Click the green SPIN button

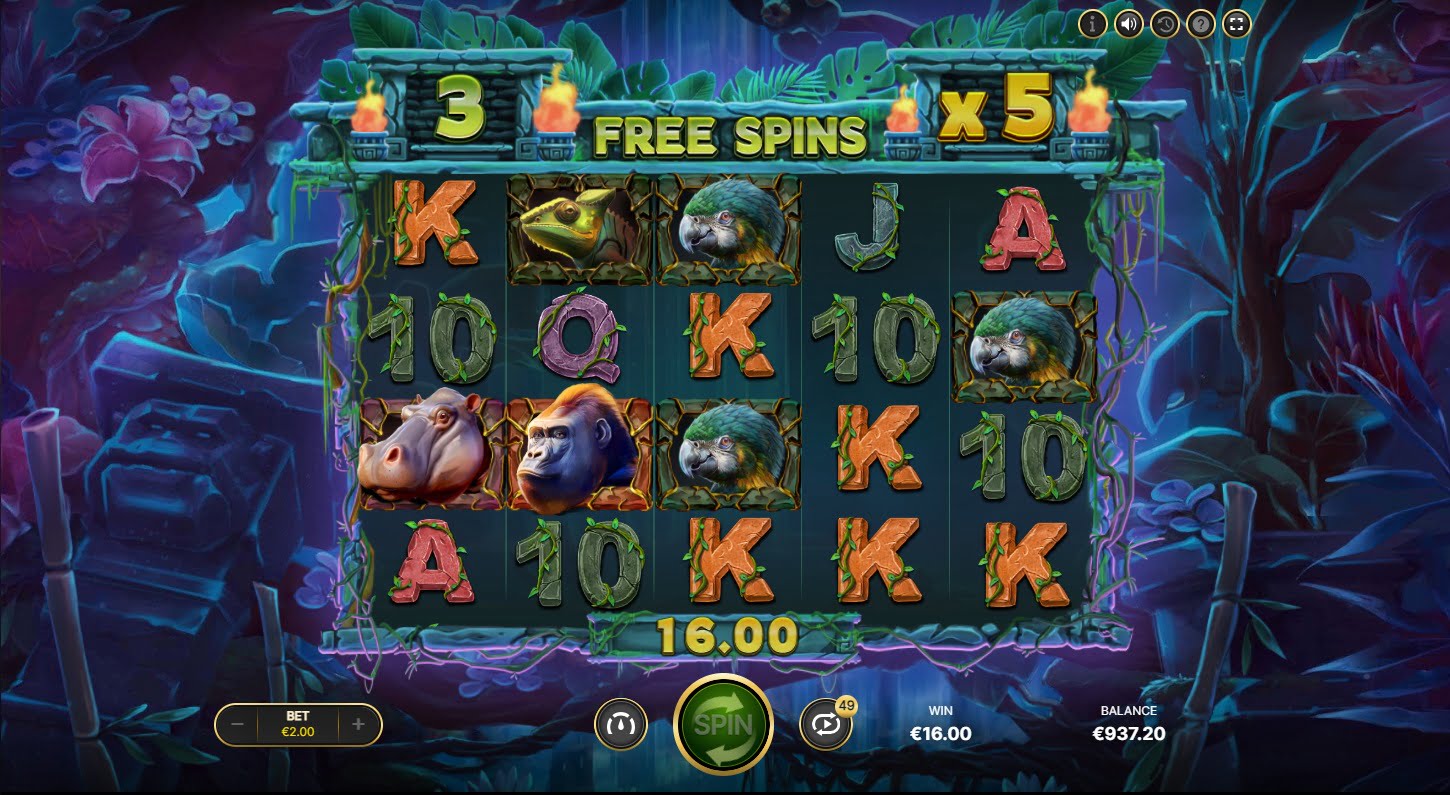point(723,724)
